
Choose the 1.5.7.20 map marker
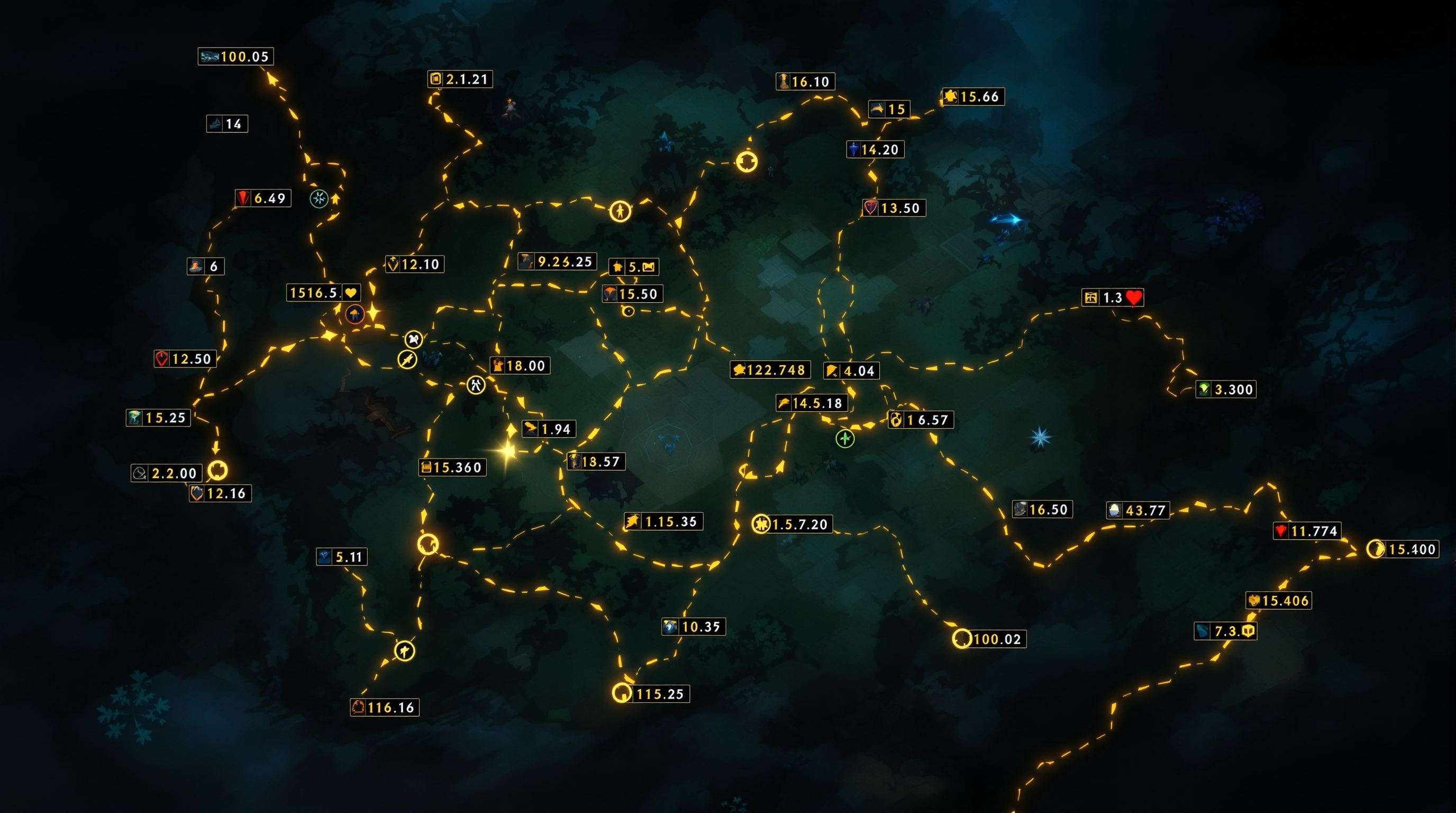[x=793, y=524]
